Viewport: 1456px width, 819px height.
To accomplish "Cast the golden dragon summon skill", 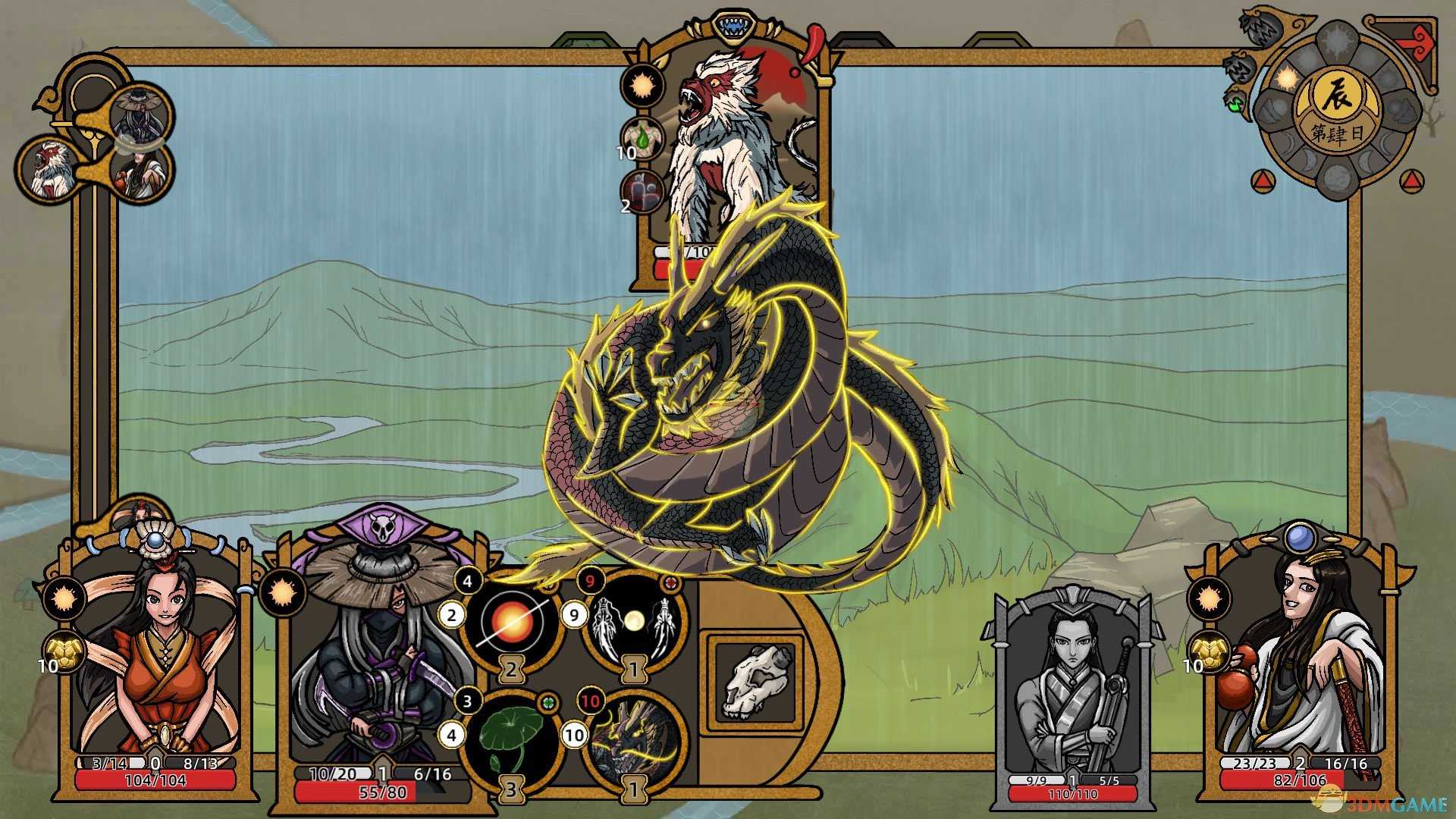I will tap(634, 739).
